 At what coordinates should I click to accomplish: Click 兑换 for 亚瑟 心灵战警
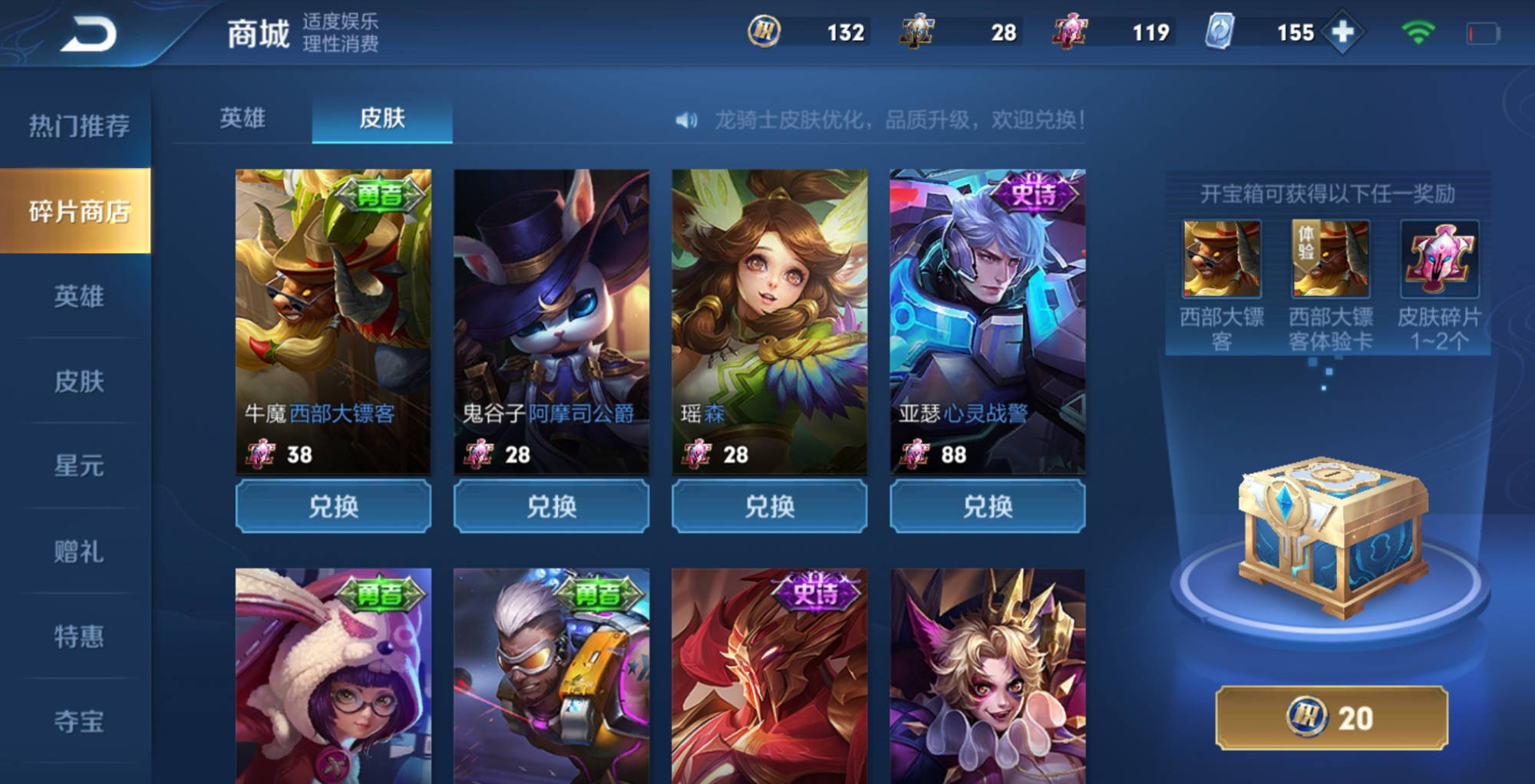point(988,506)
